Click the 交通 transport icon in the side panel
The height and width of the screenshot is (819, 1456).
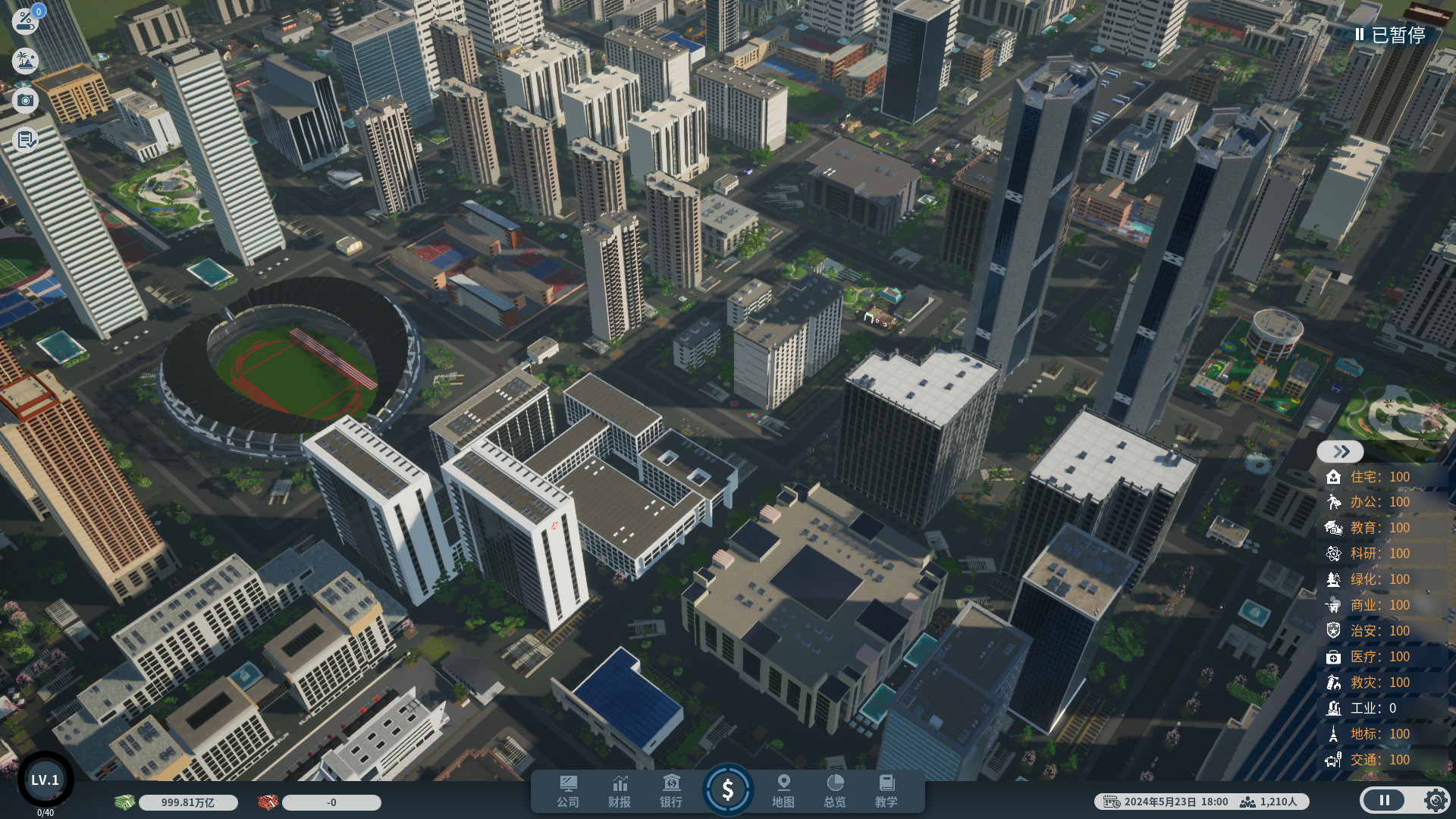tap(1335, 759)
